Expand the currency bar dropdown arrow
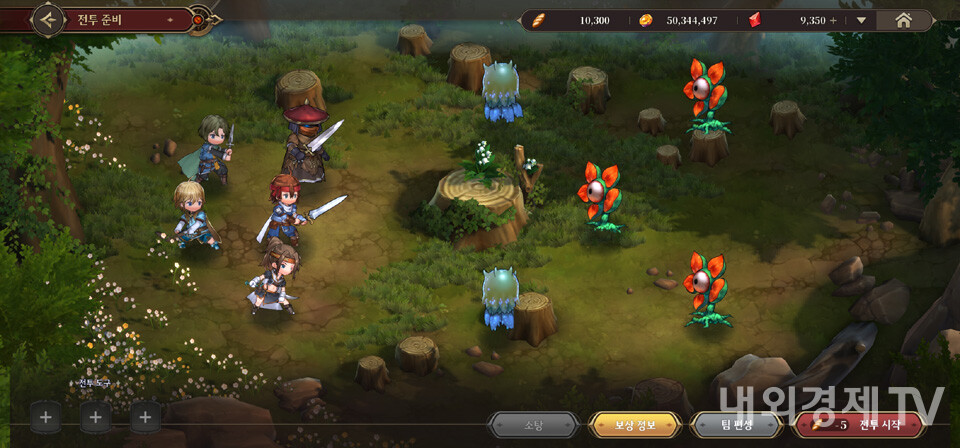960x448 pixels. click(x=862, y=20)
